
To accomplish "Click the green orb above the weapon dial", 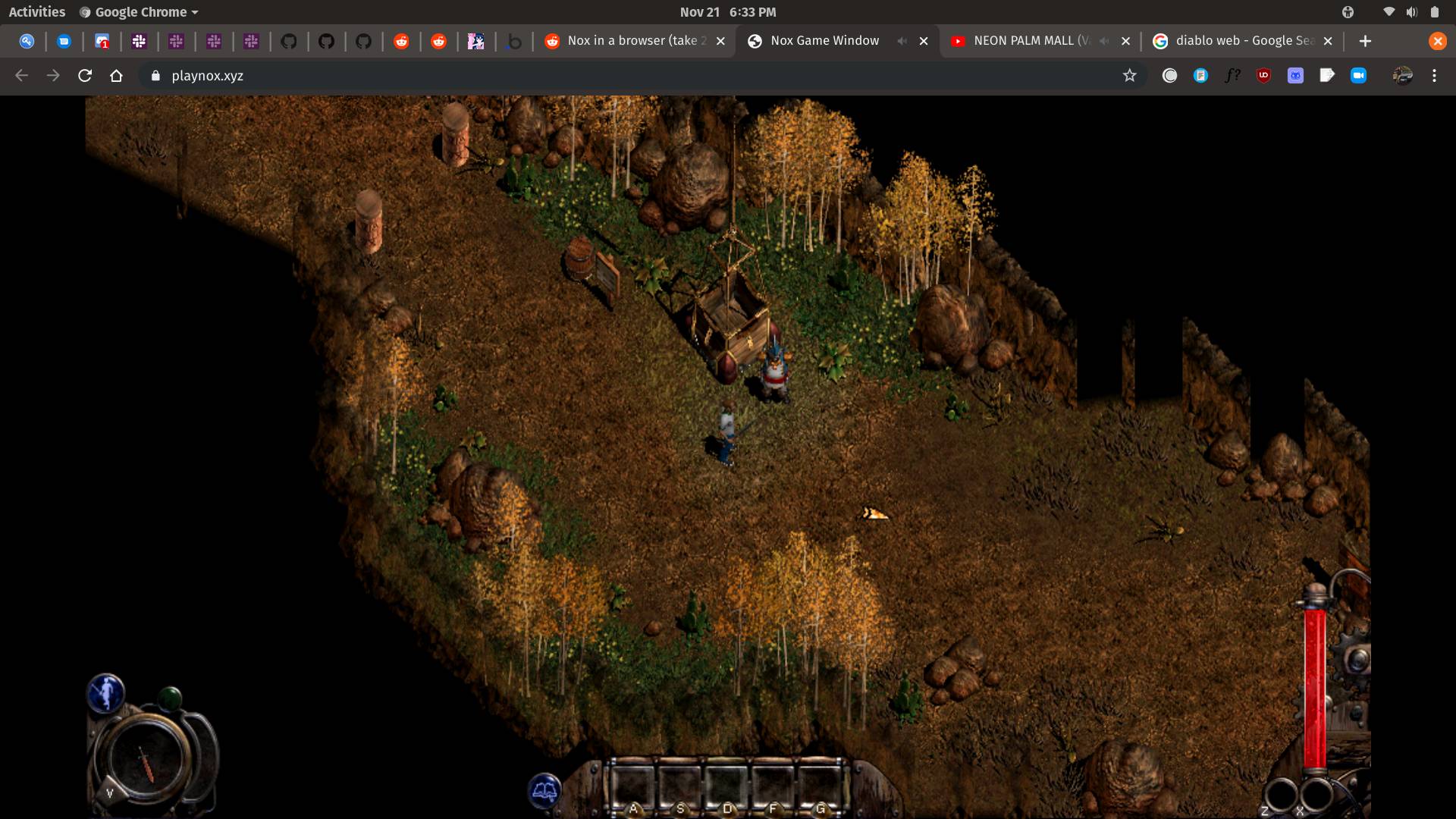I will 171,698.
